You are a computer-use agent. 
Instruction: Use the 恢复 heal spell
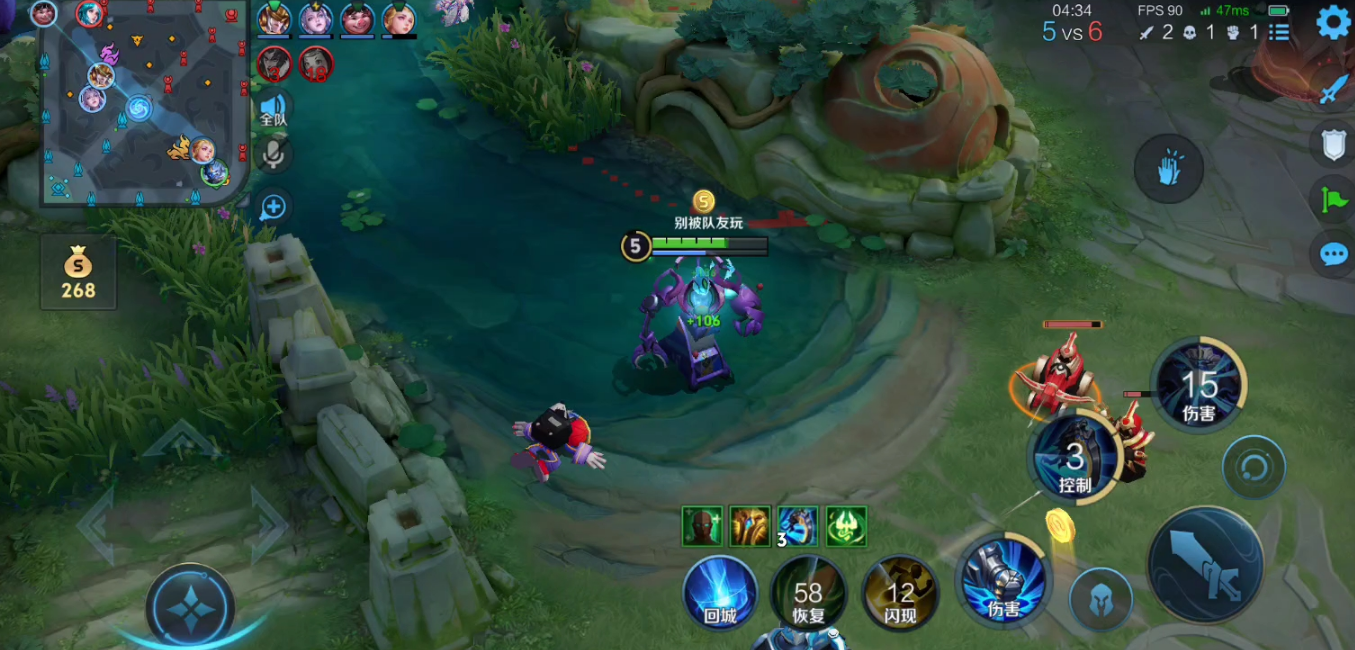tap(808, 592)
